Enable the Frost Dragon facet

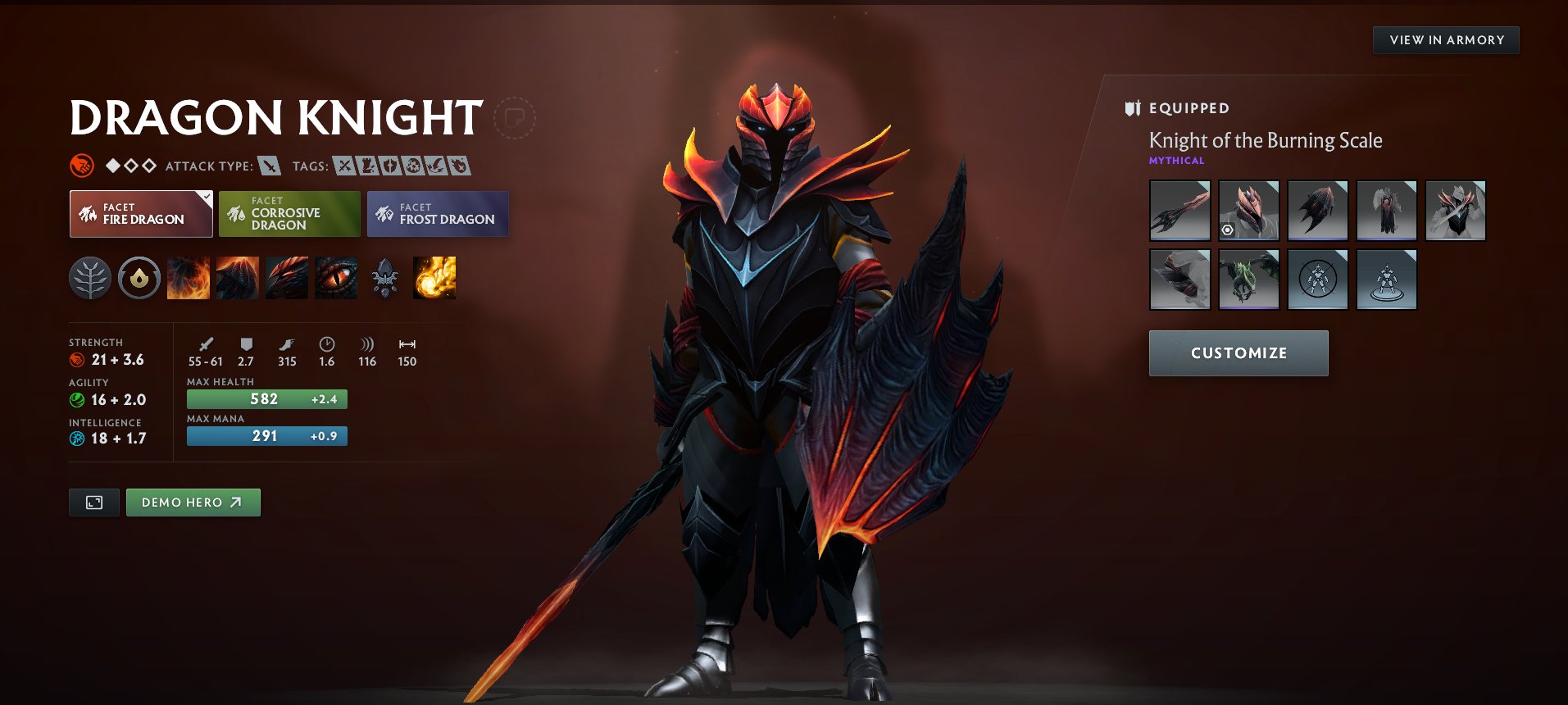tap(437, 214)
